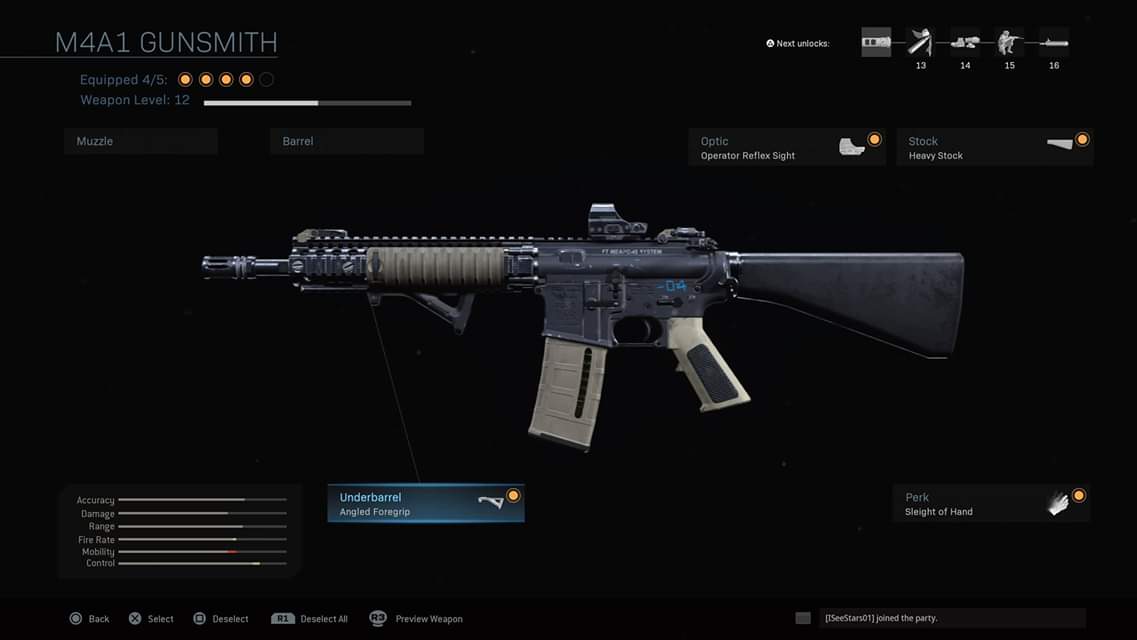Image resolution: width=1137 pixels, height=640 pixels.
Task: Click the party joined notification message
Action: tap(951, 618)
